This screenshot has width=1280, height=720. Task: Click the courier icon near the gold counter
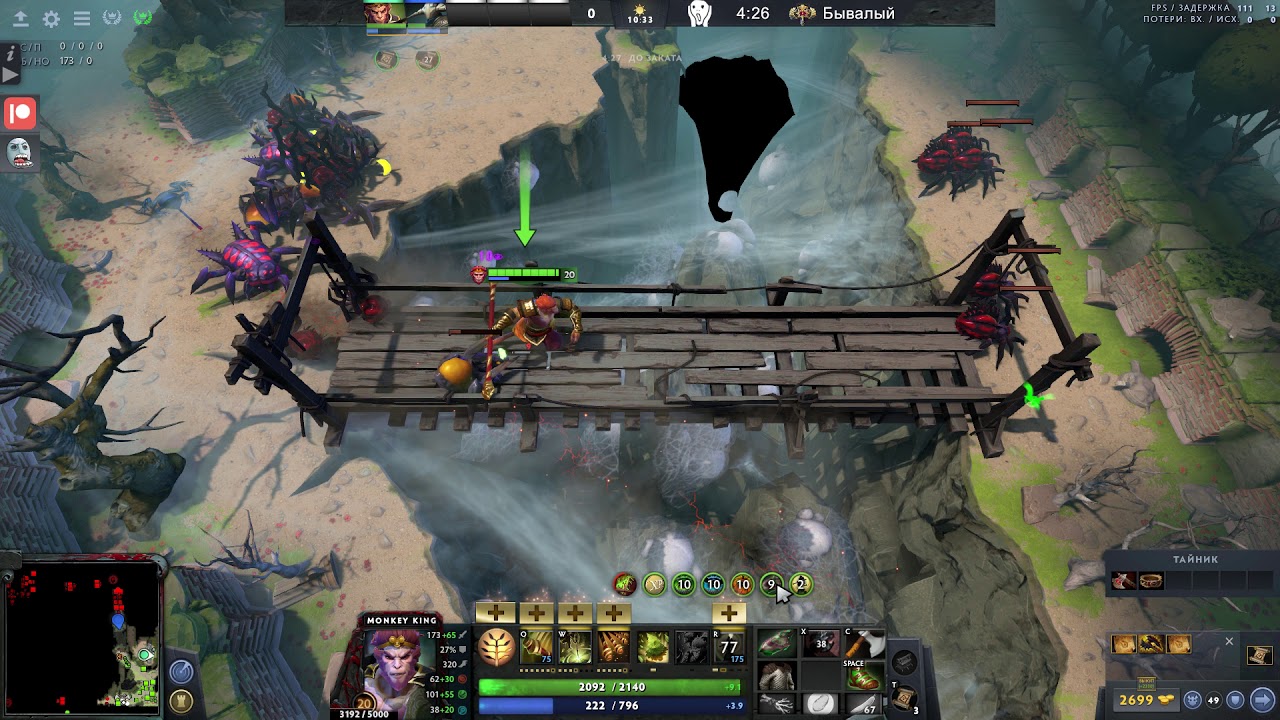pos(1192,699)
